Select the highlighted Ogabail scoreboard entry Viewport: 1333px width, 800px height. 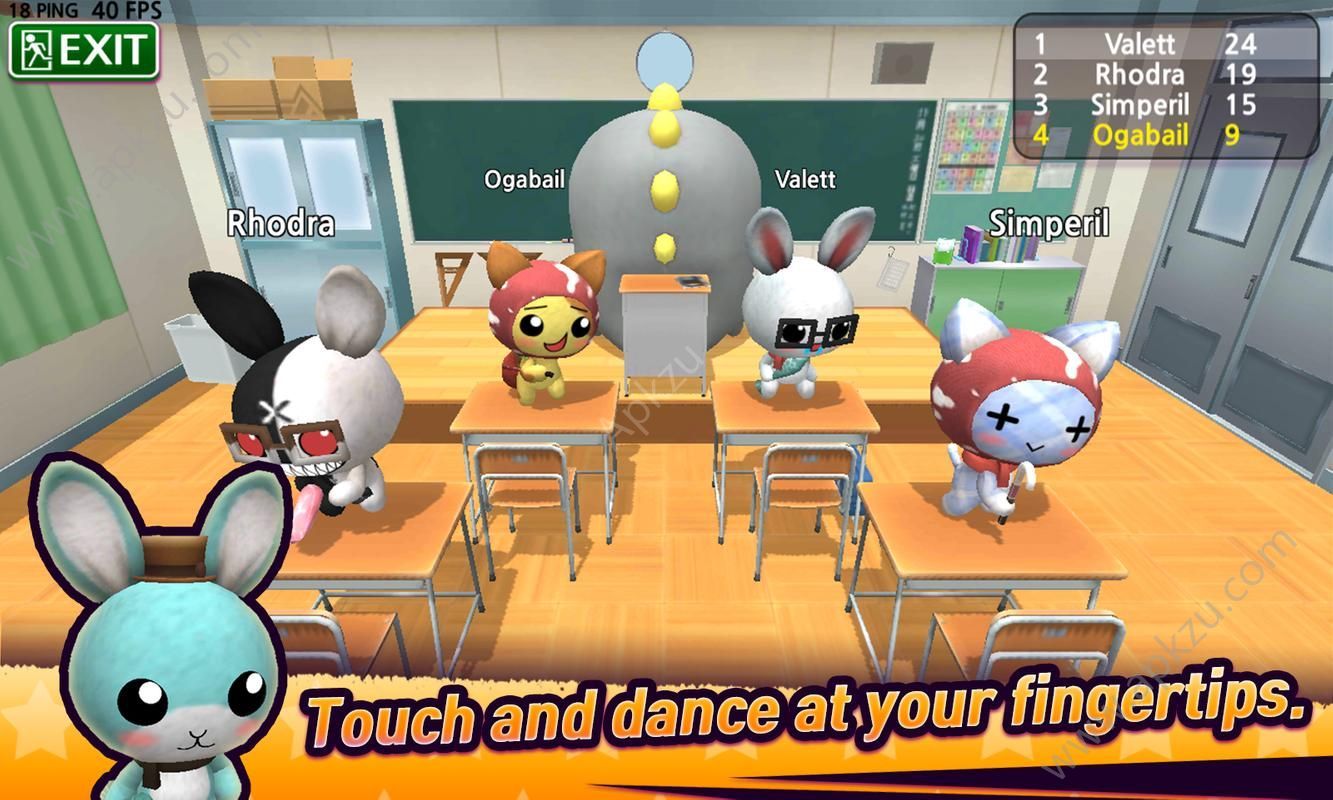pos(1140,134)
